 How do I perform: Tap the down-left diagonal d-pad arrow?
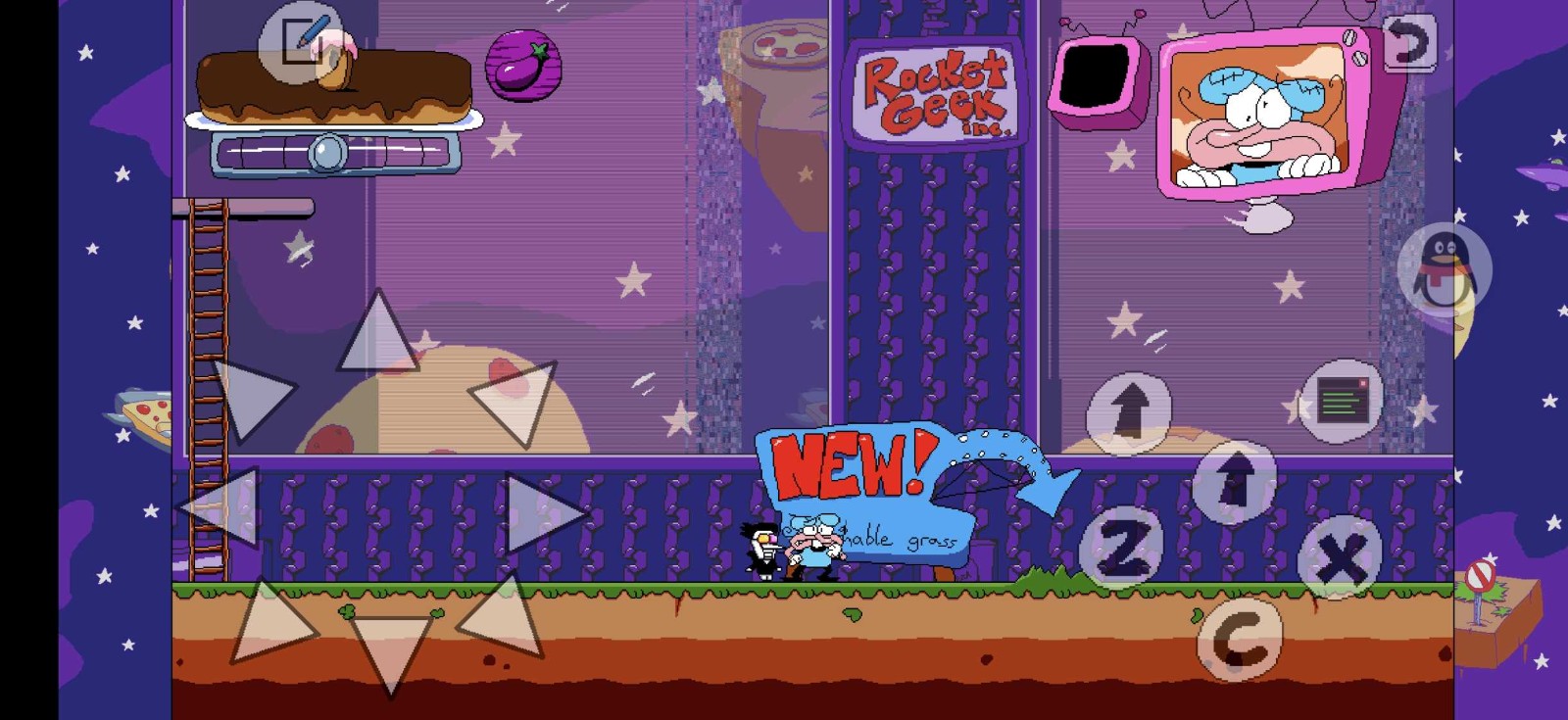(269, 623)
